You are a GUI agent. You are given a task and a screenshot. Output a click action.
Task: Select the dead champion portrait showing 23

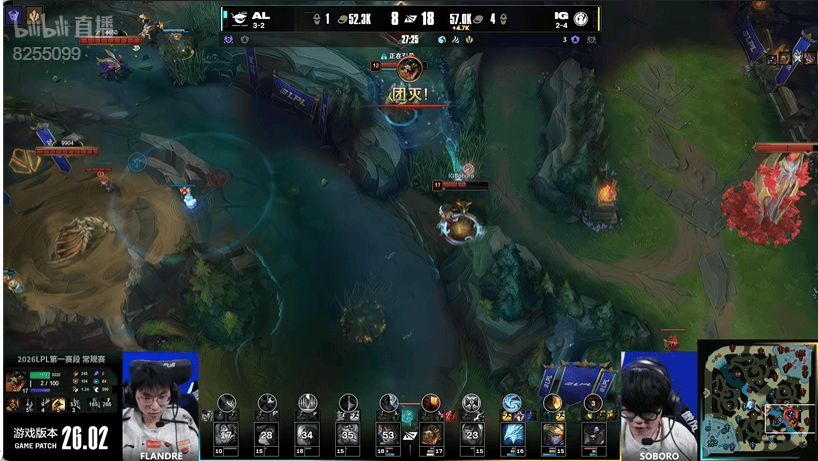point(472,434)
